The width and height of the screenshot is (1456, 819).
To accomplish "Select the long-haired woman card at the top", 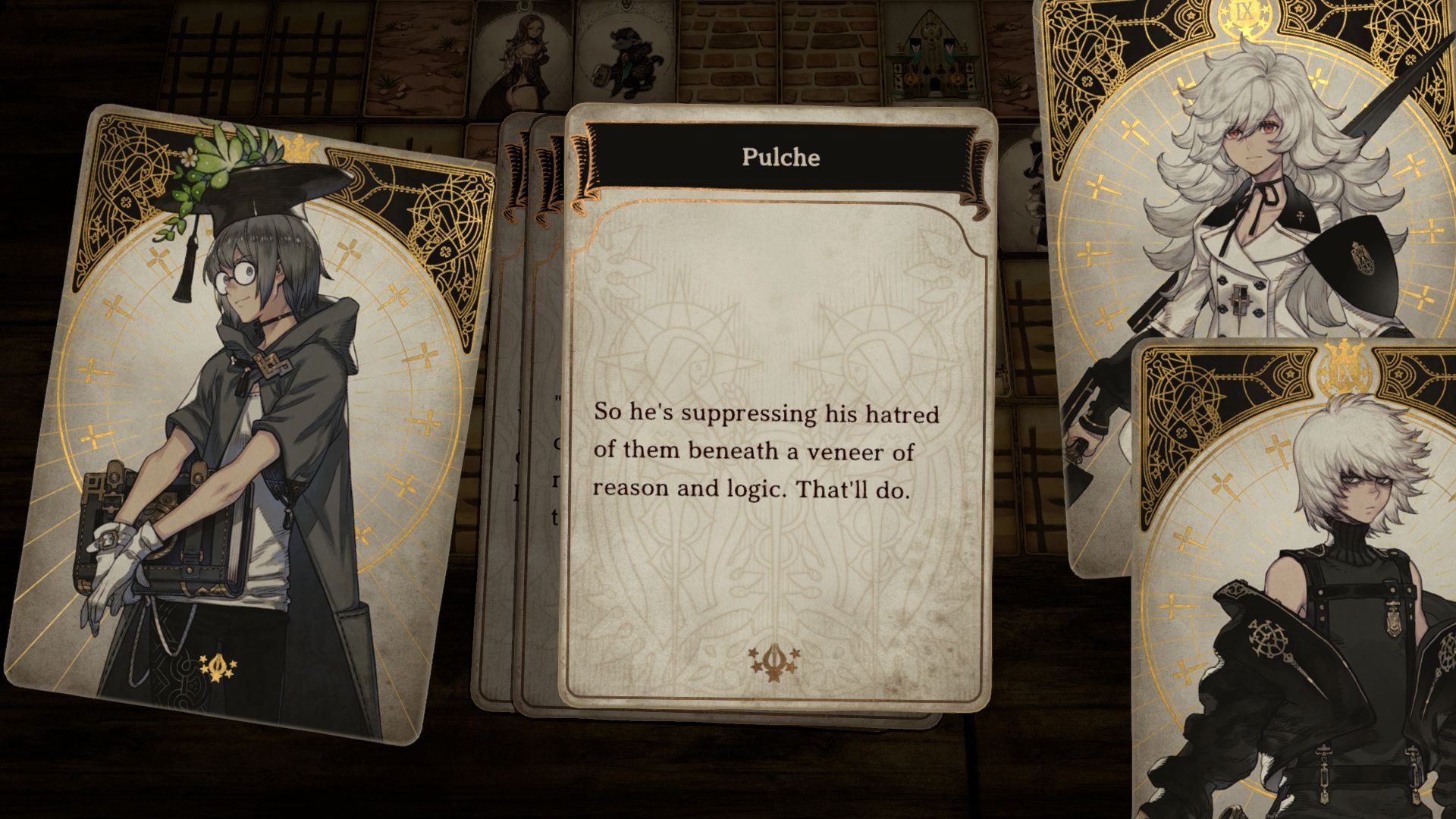I will pos(523,53).
